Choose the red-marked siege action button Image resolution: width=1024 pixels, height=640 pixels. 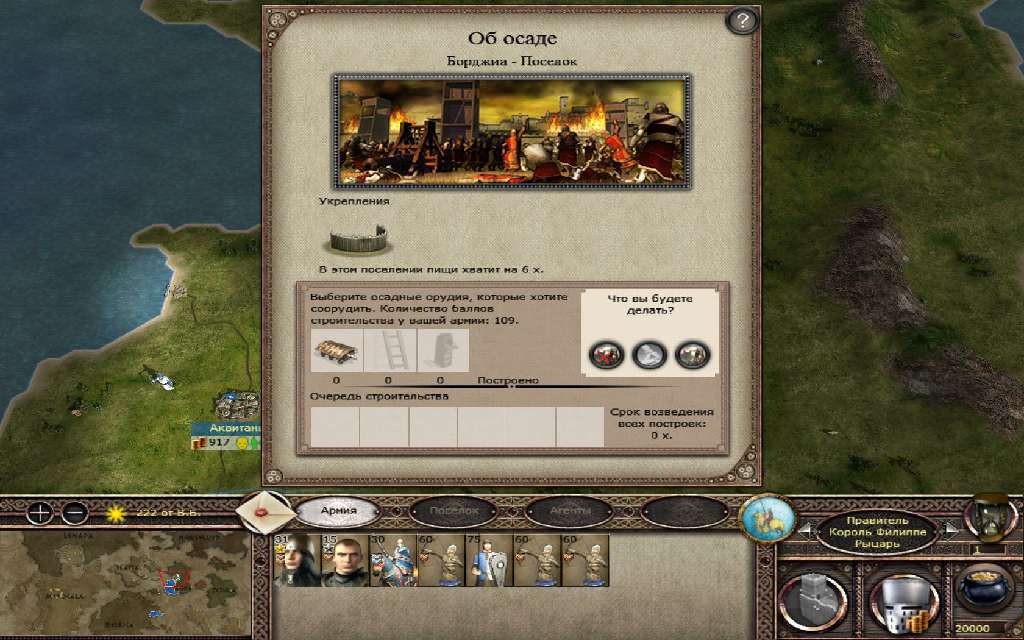click(606, 353)
